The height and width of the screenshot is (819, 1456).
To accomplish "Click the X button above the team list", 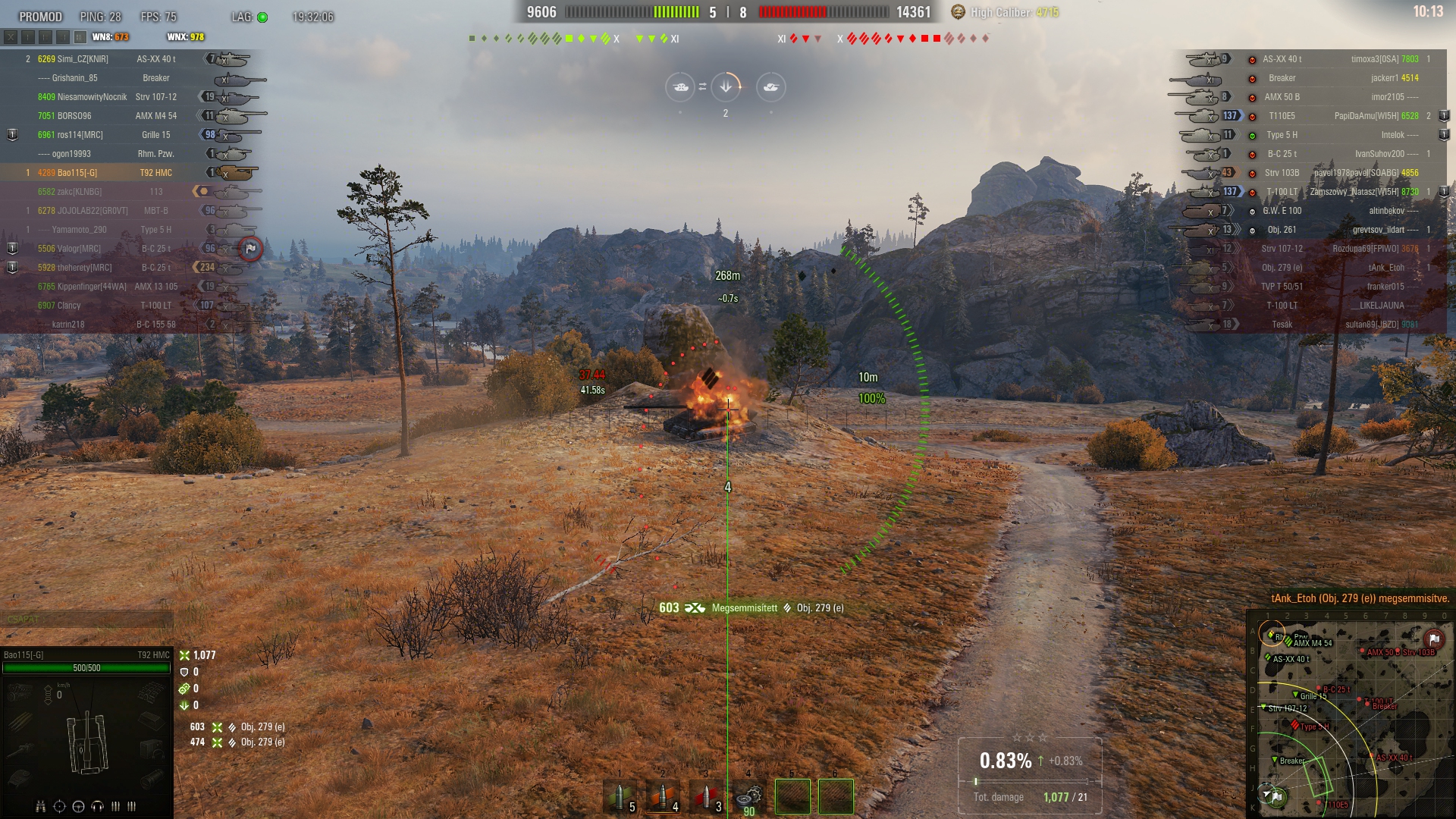I will click(x=11, y=36).
